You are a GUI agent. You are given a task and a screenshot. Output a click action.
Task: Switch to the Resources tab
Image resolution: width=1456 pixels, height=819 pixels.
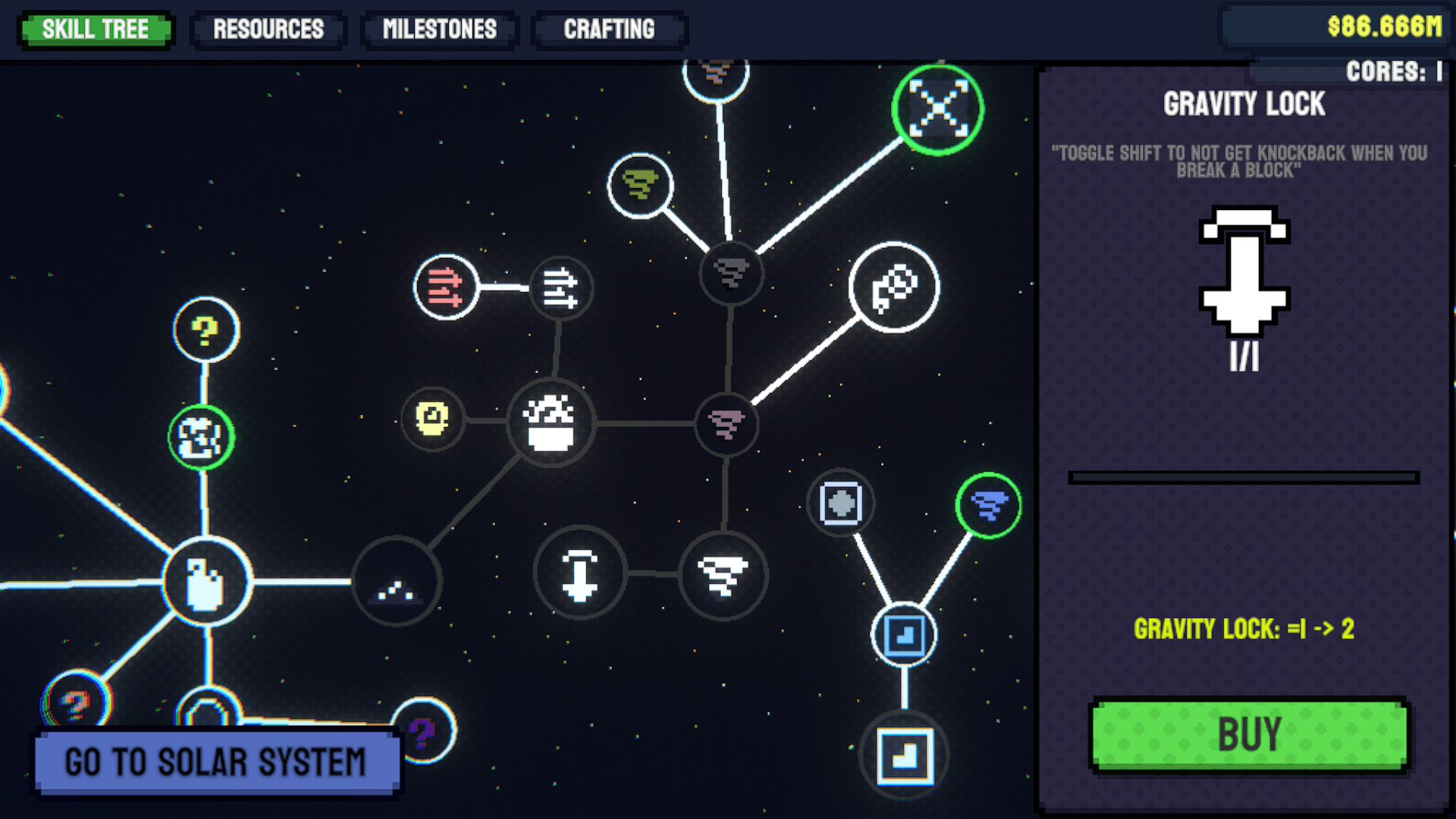[268, 30]
